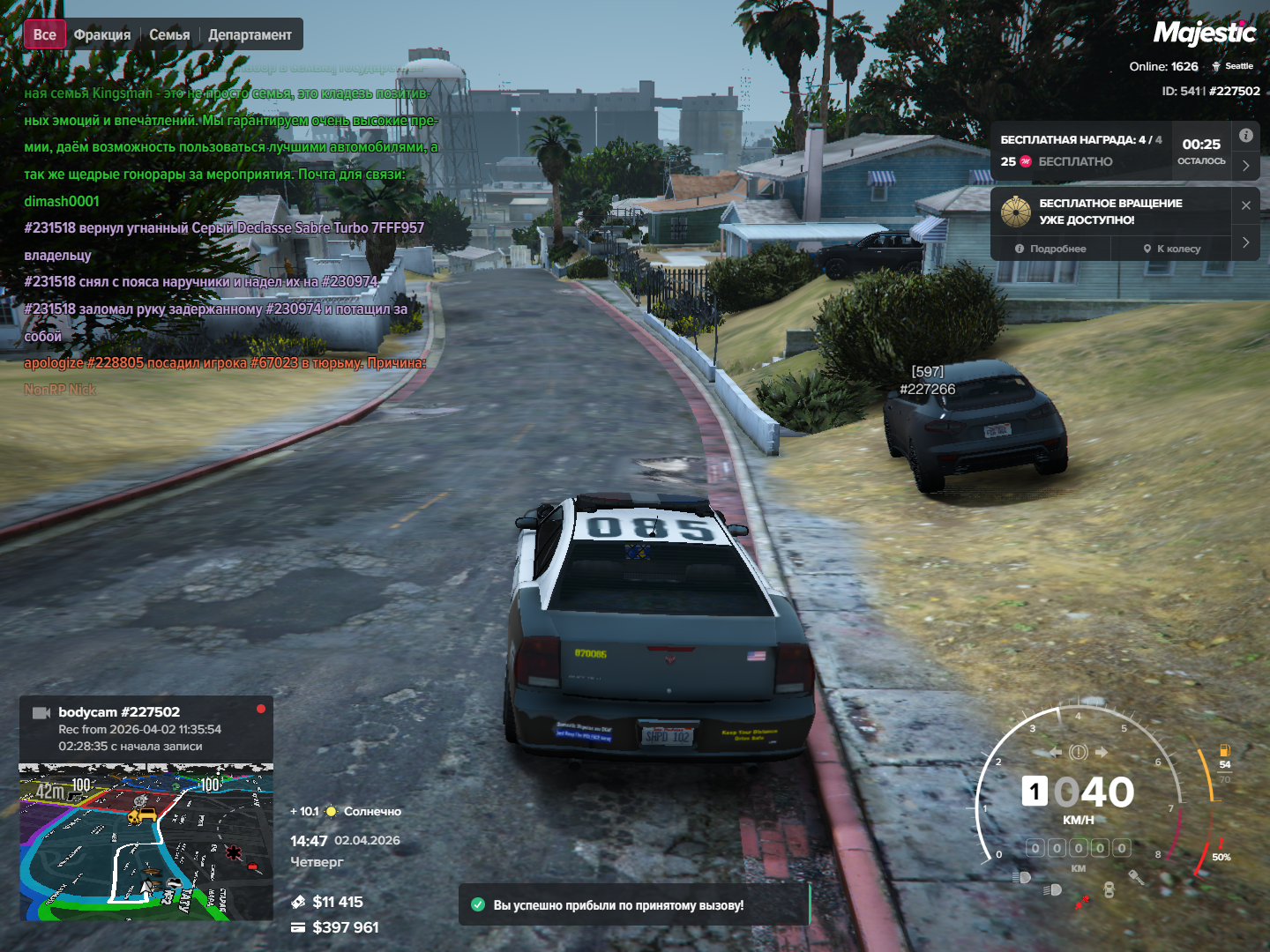Click the minimap
1270x952 pixels.
[146, 841]
